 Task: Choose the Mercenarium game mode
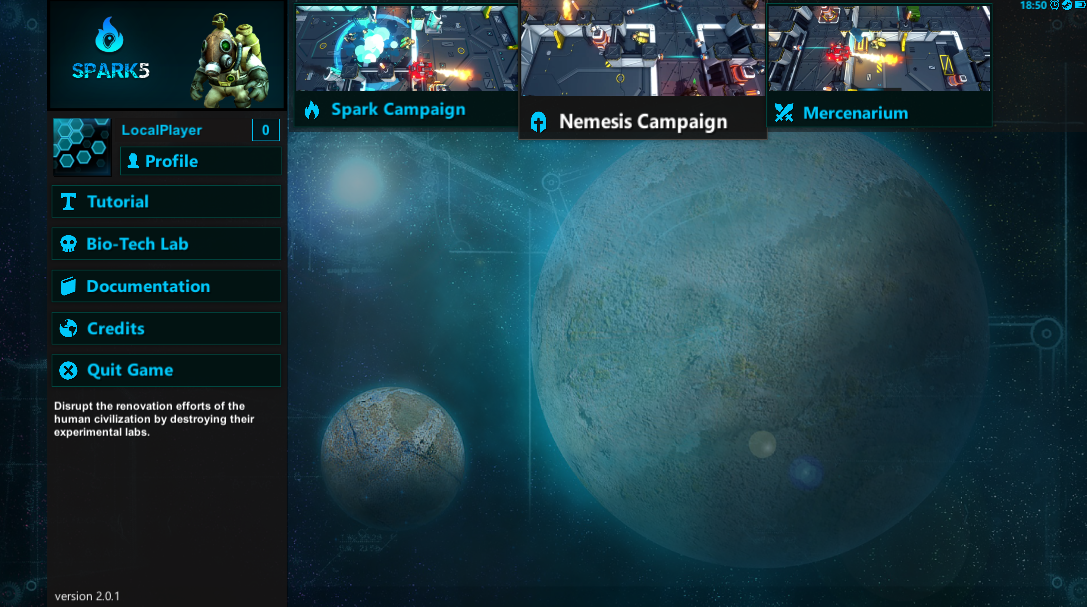click(879, 65)
